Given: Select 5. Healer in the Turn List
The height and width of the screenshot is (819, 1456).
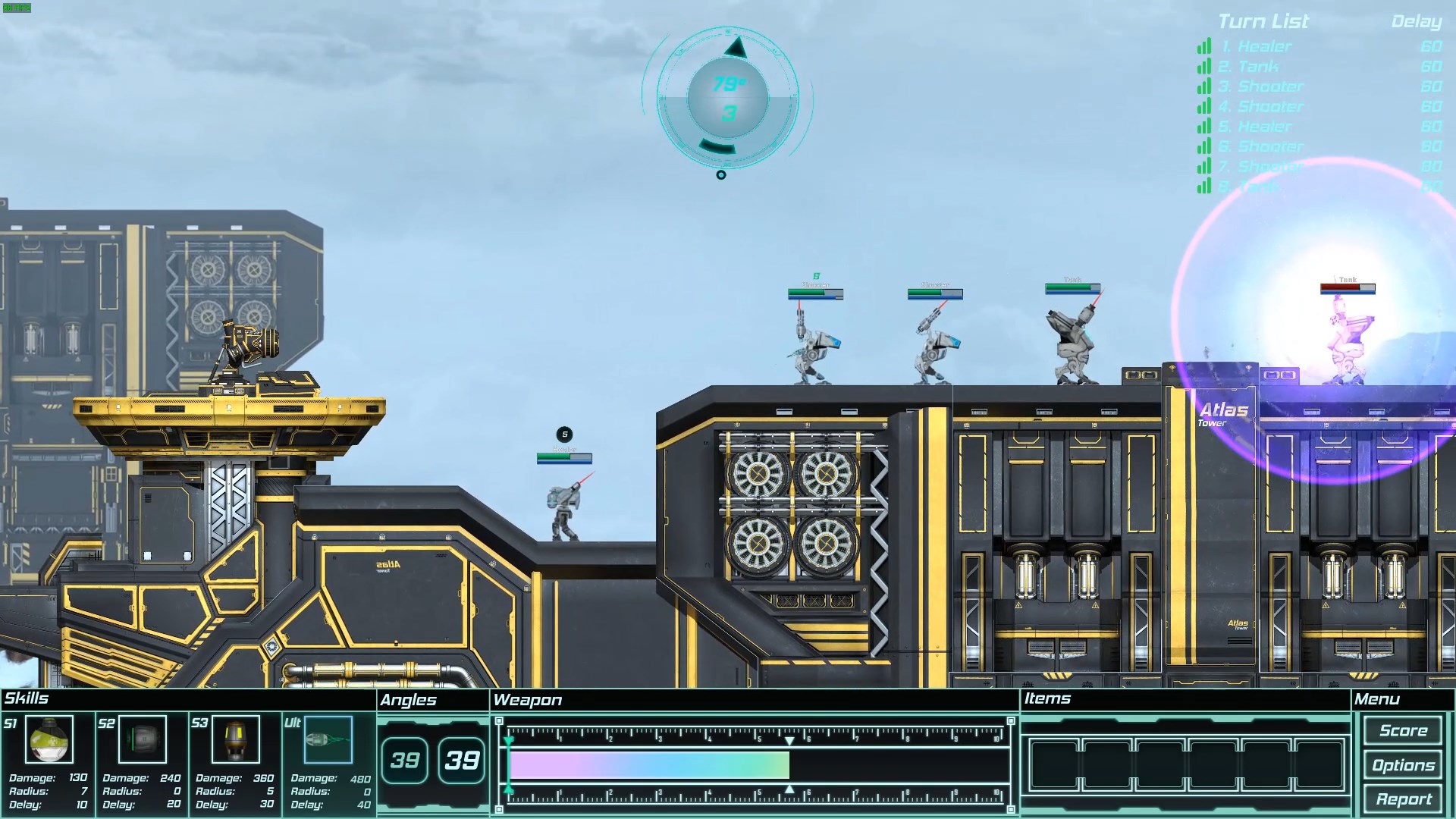Looking at the screenshot, I should point(1260,126).
